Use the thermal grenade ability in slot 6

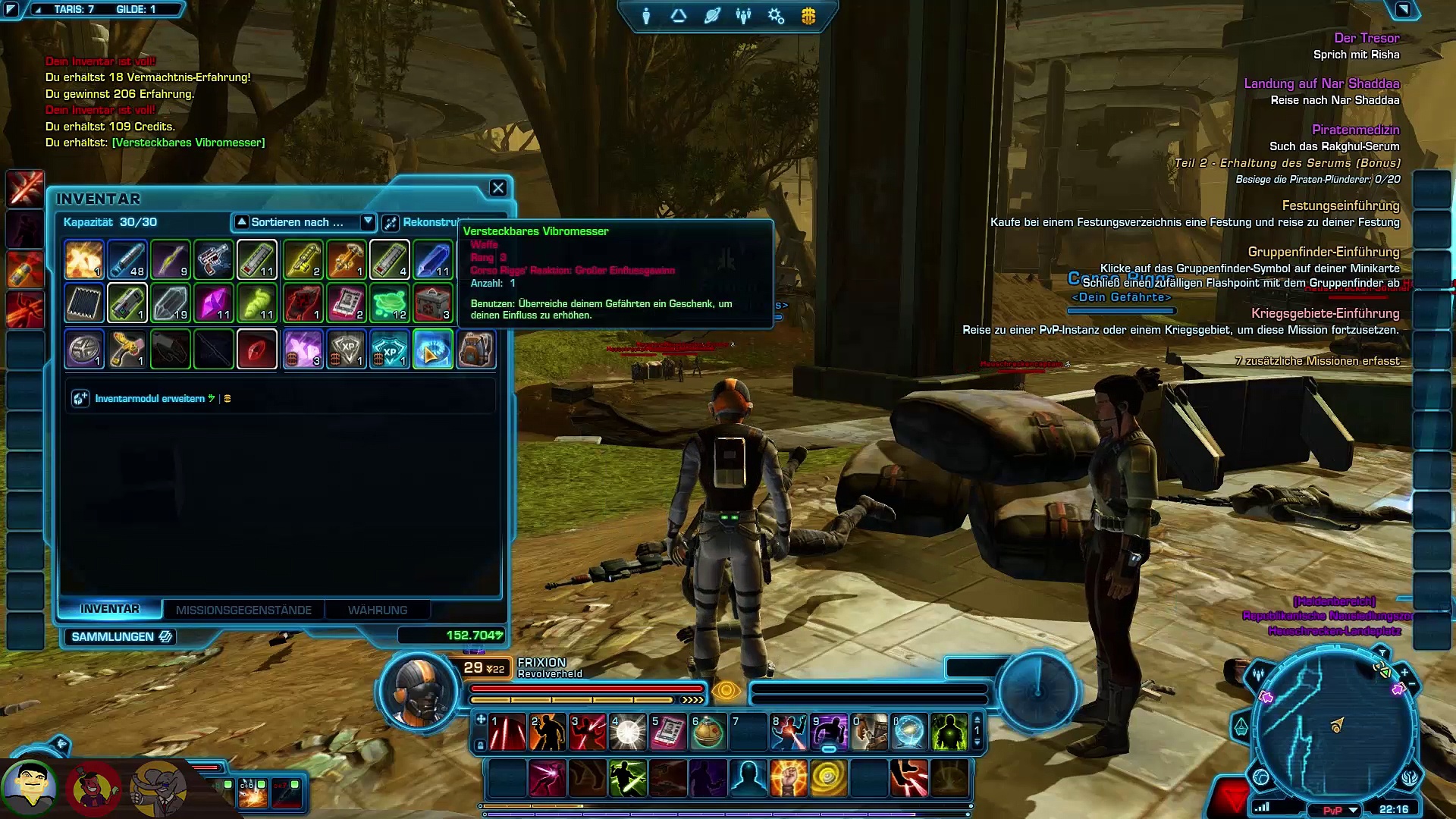coord(708,733)
